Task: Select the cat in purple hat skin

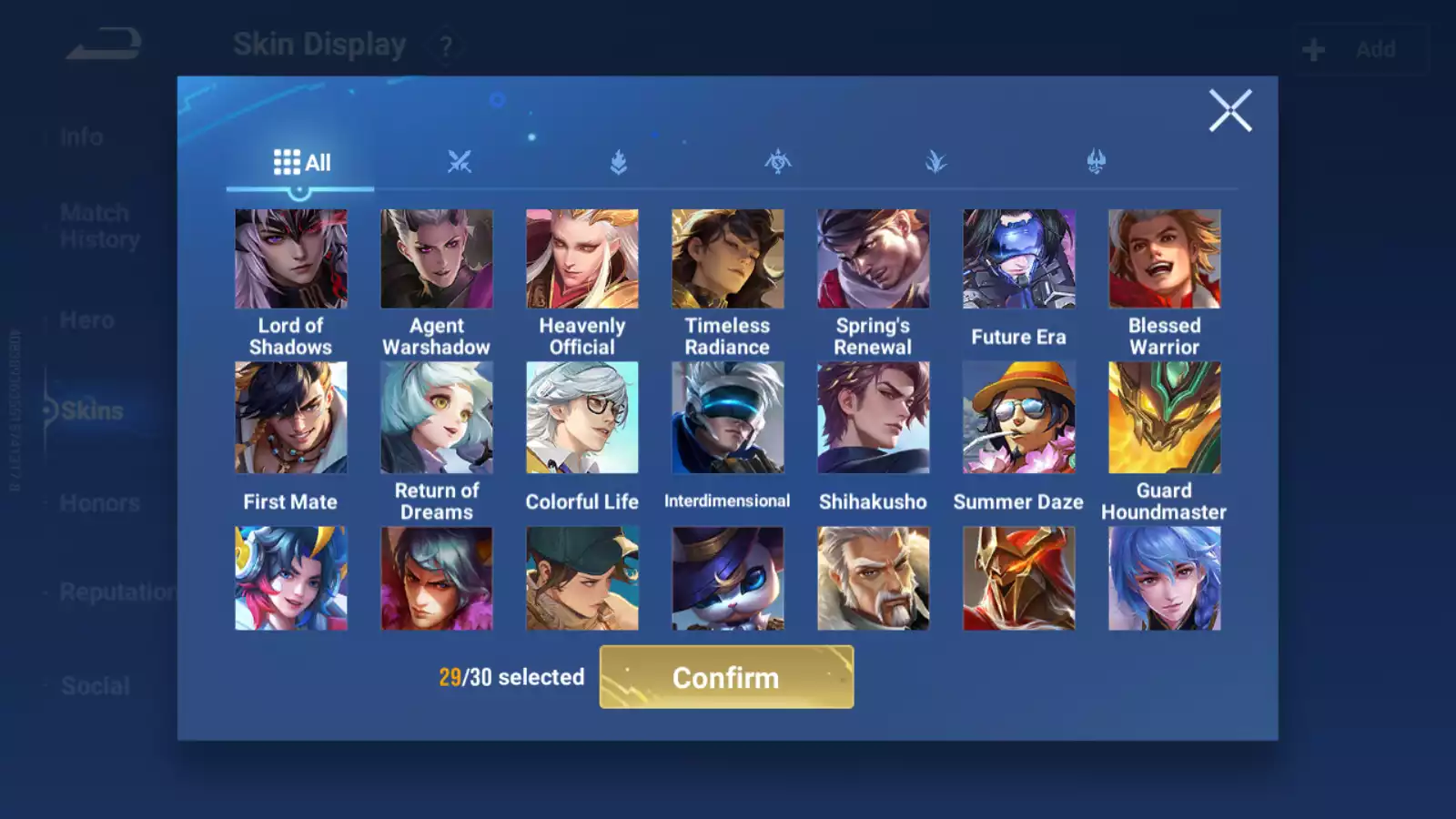Action: tap(727, 579)
